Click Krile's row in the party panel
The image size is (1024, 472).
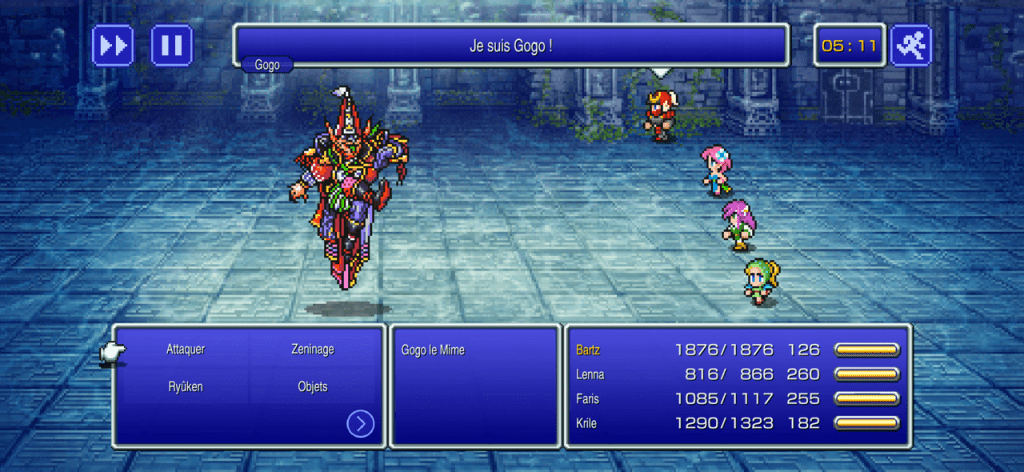[737, 422]
